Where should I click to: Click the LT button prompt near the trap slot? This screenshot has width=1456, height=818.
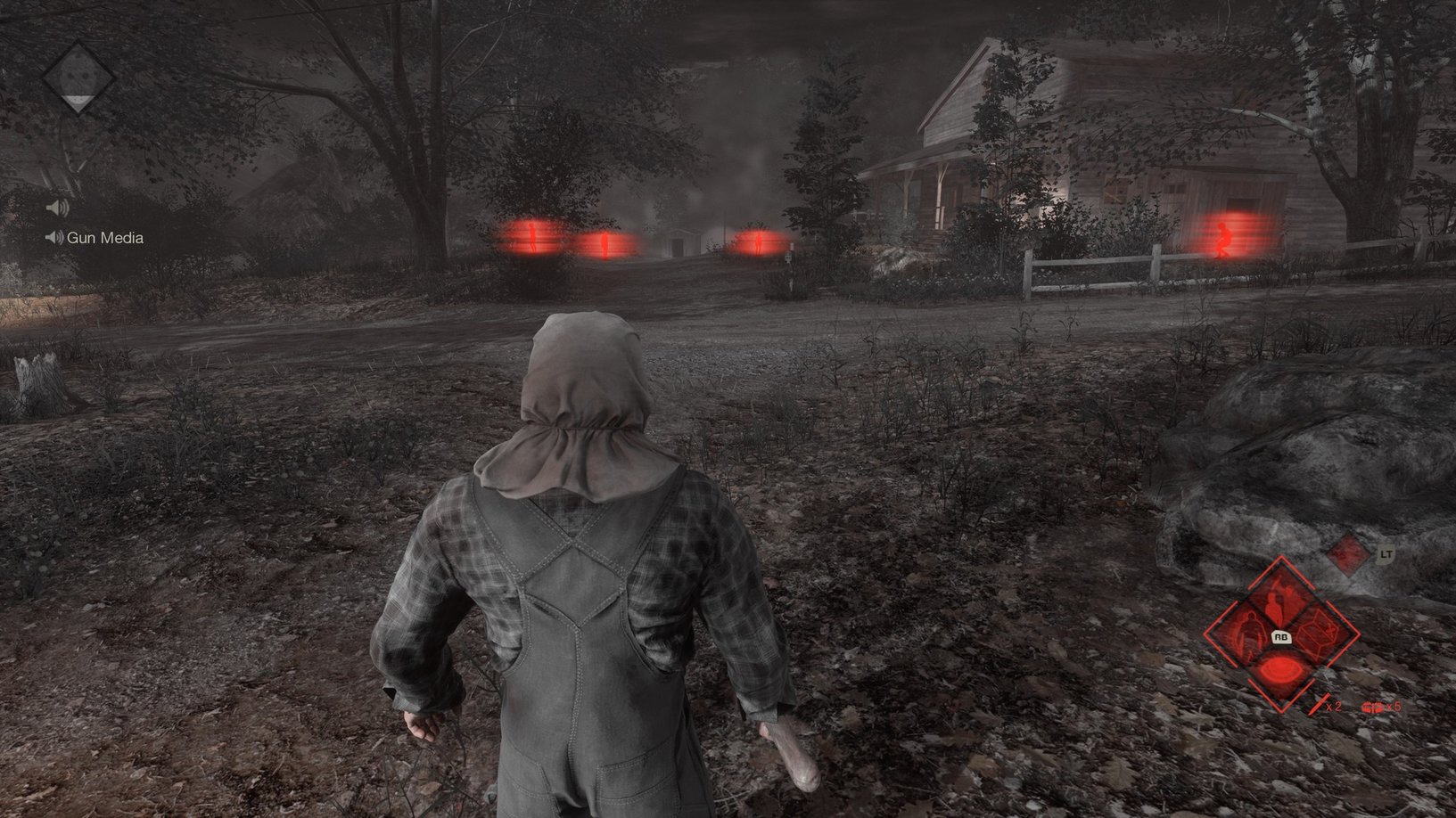1386,553
